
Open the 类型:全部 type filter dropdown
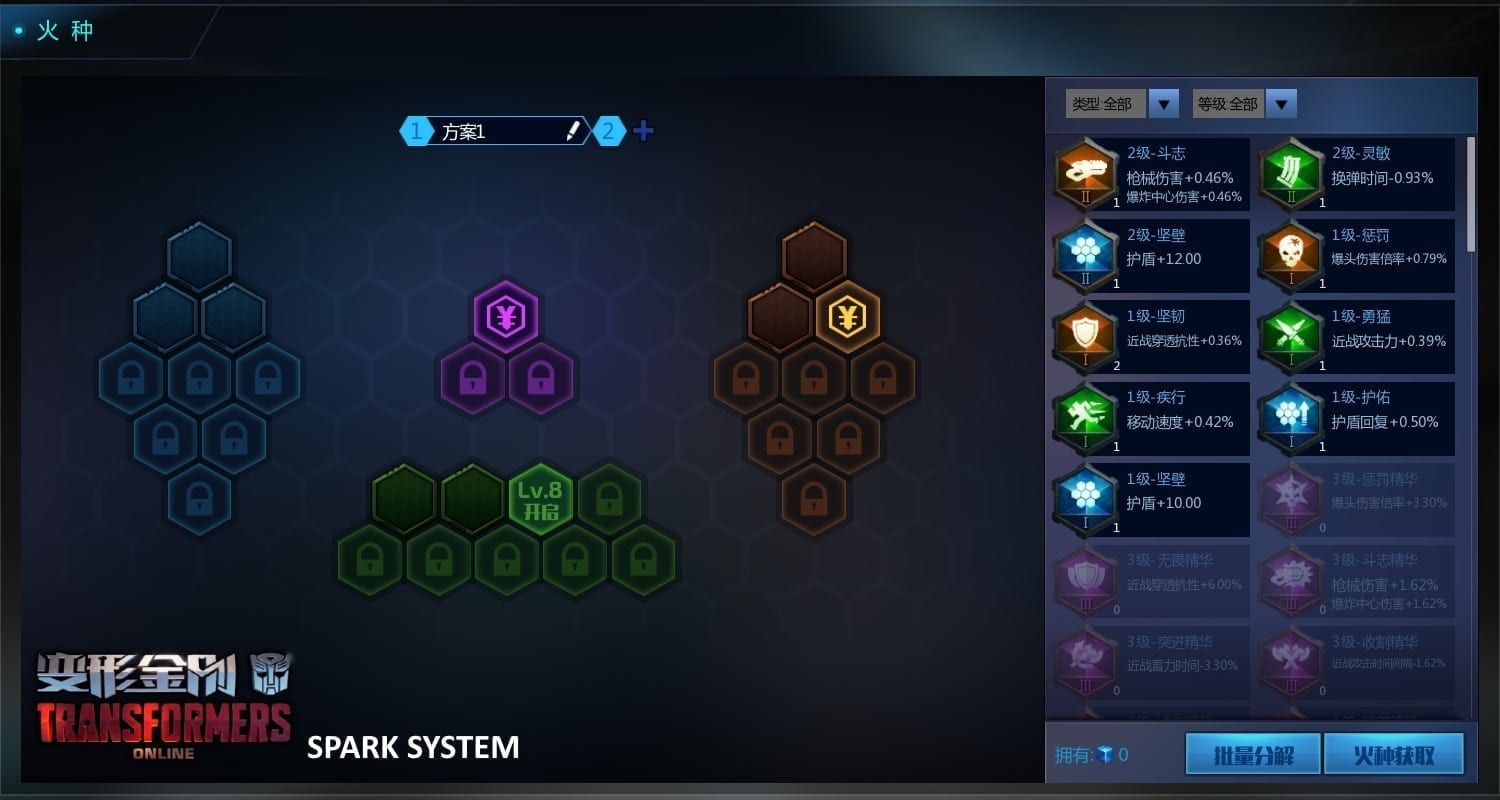(x=1163, y=103)
